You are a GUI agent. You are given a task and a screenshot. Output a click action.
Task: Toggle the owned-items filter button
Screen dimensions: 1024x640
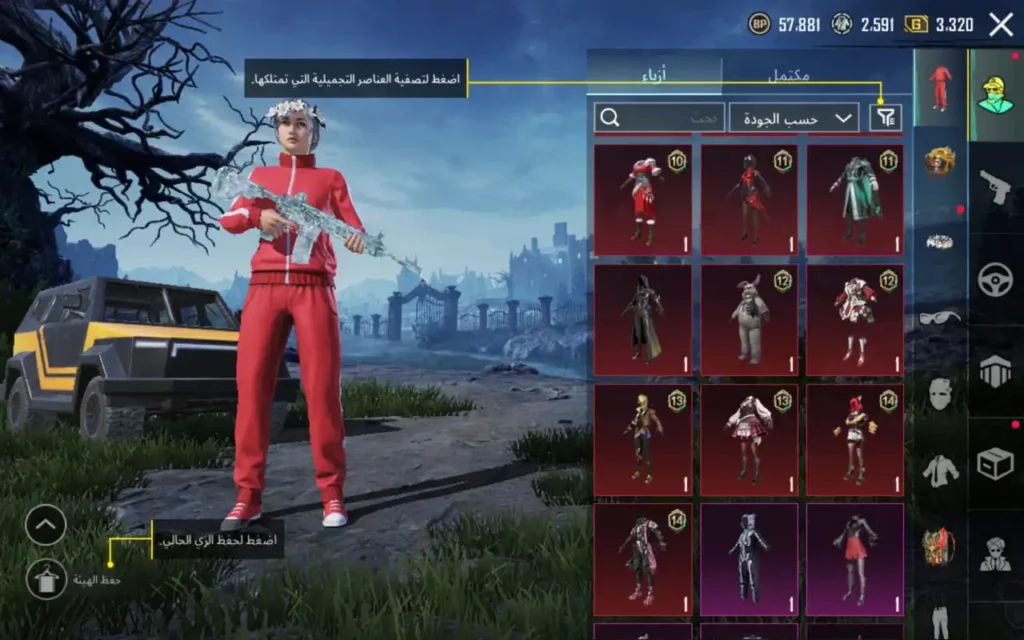click(x=885, y=118)
